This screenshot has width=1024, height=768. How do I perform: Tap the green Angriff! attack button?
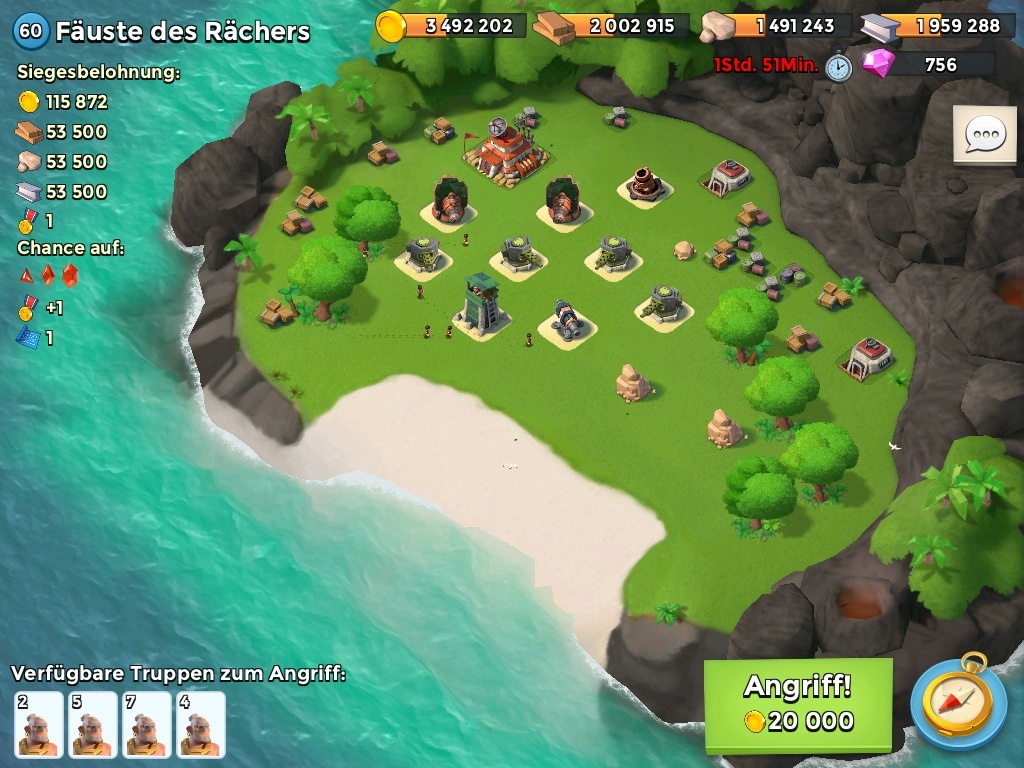coord(797,704)
